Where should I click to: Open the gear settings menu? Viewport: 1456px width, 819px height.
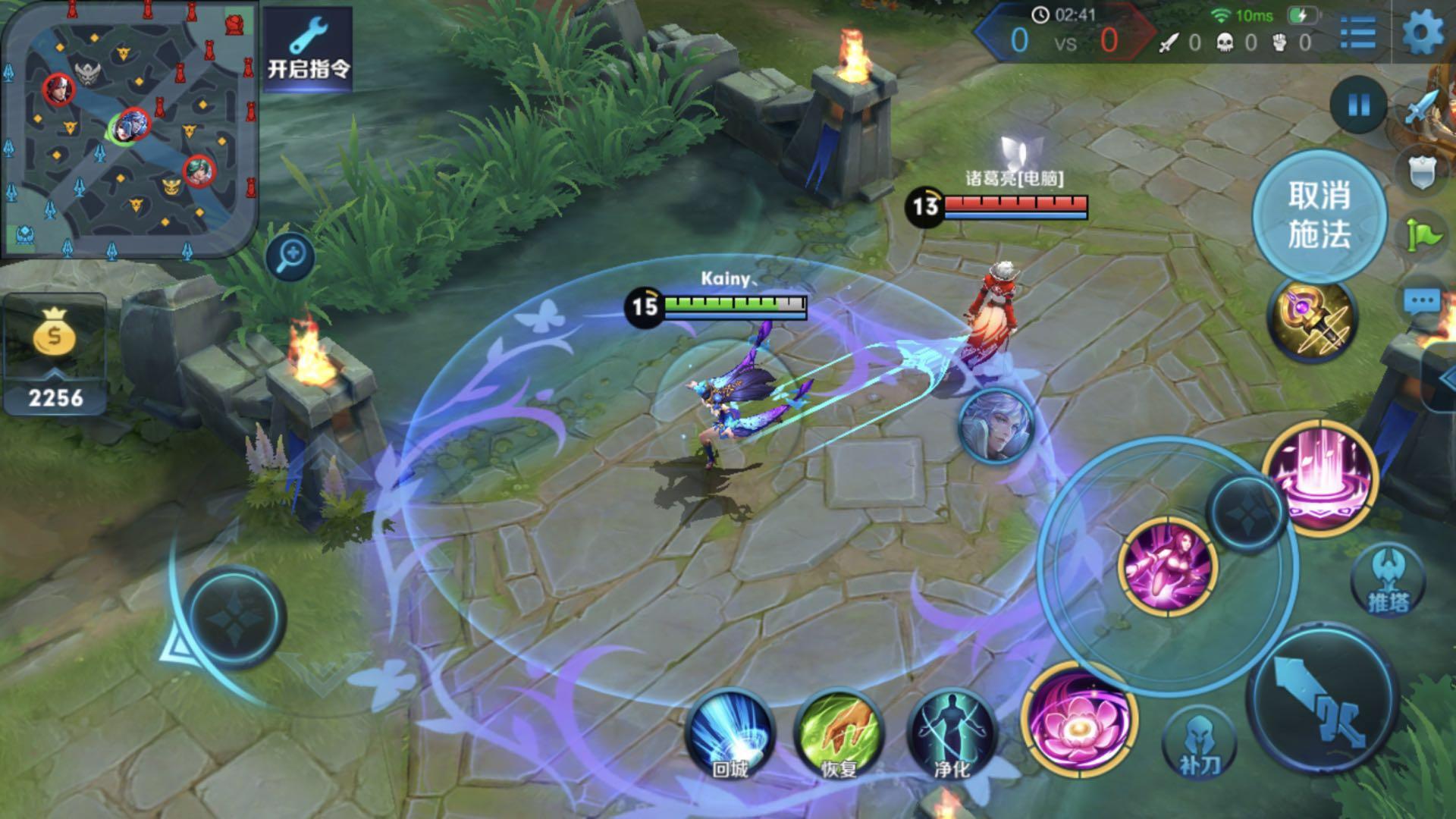(x=1422, y=34)
